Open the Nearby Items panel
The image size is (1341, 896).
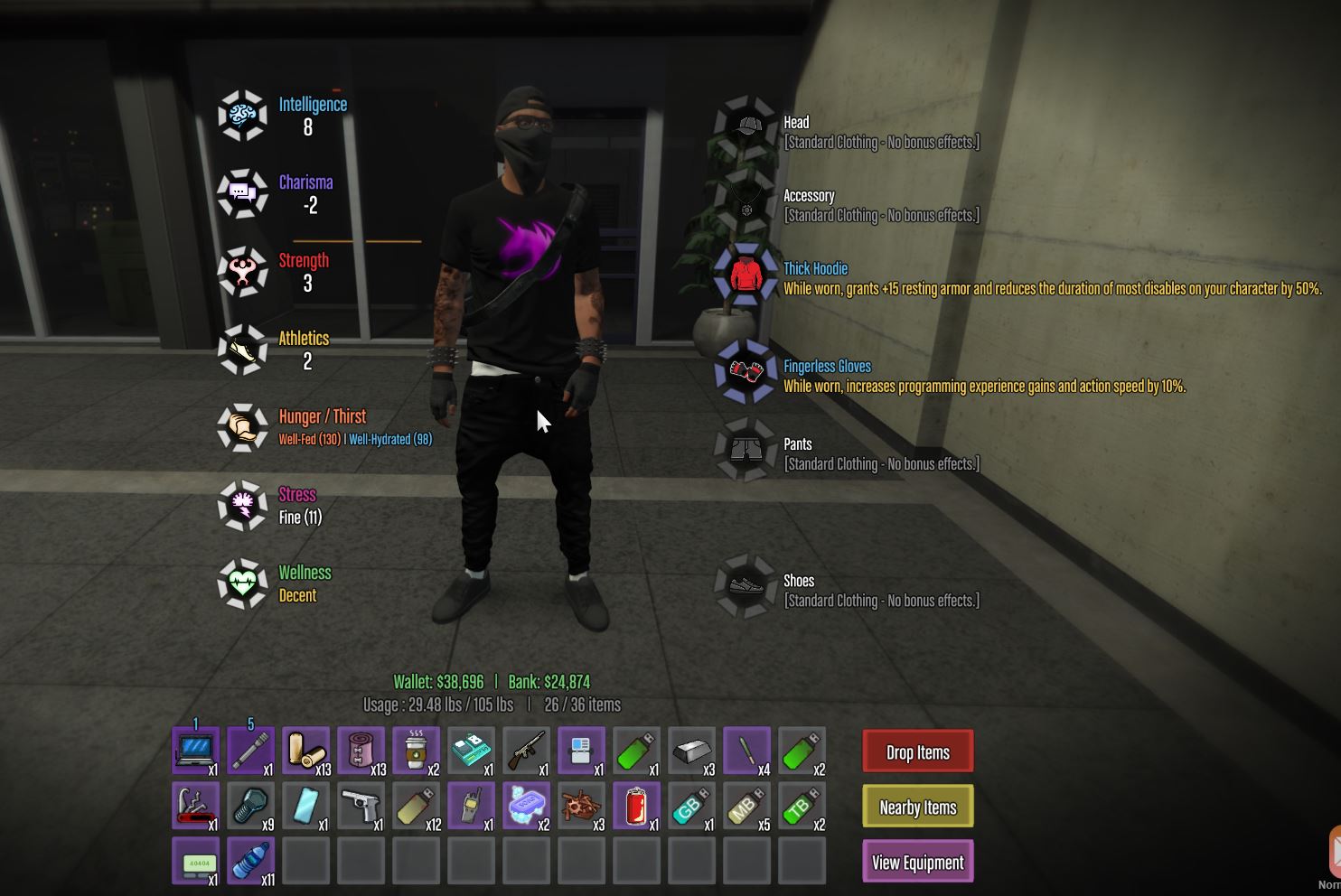(917, 807)
